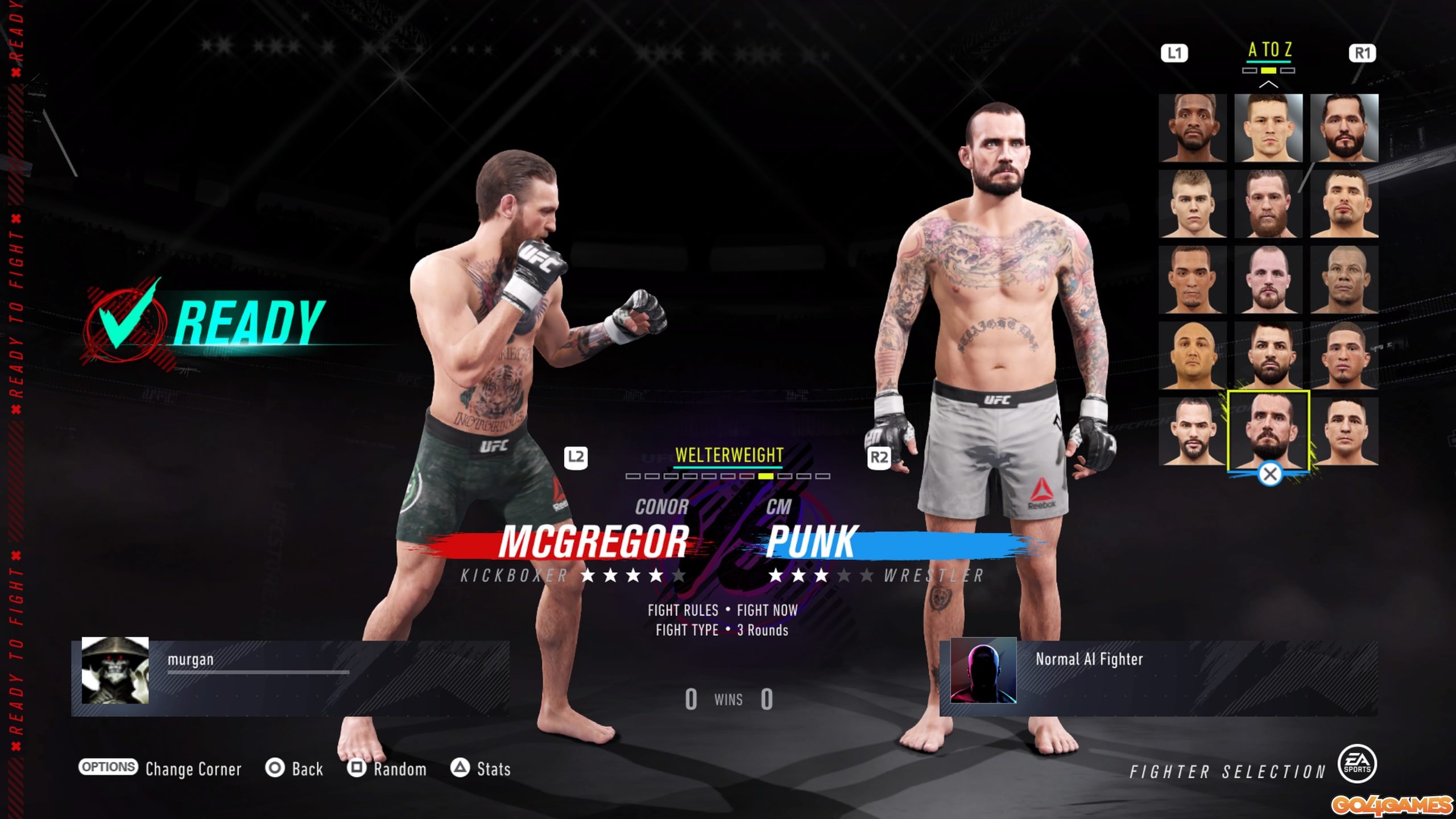Expand the chevron above the fighter grid

point(1269,85)
